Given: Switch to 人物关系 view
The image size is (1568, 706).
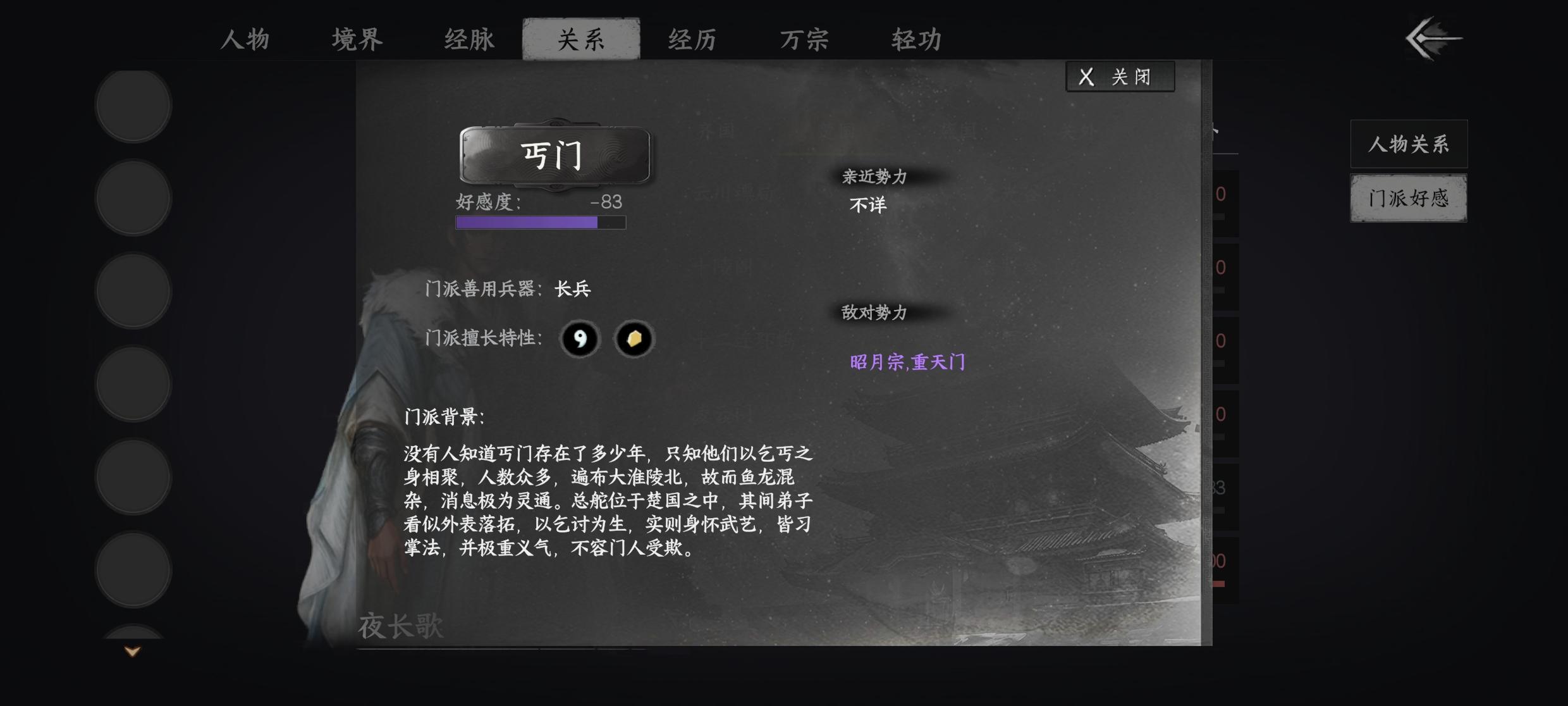Looking at the screenshot, I should (x=1409, y=144).
